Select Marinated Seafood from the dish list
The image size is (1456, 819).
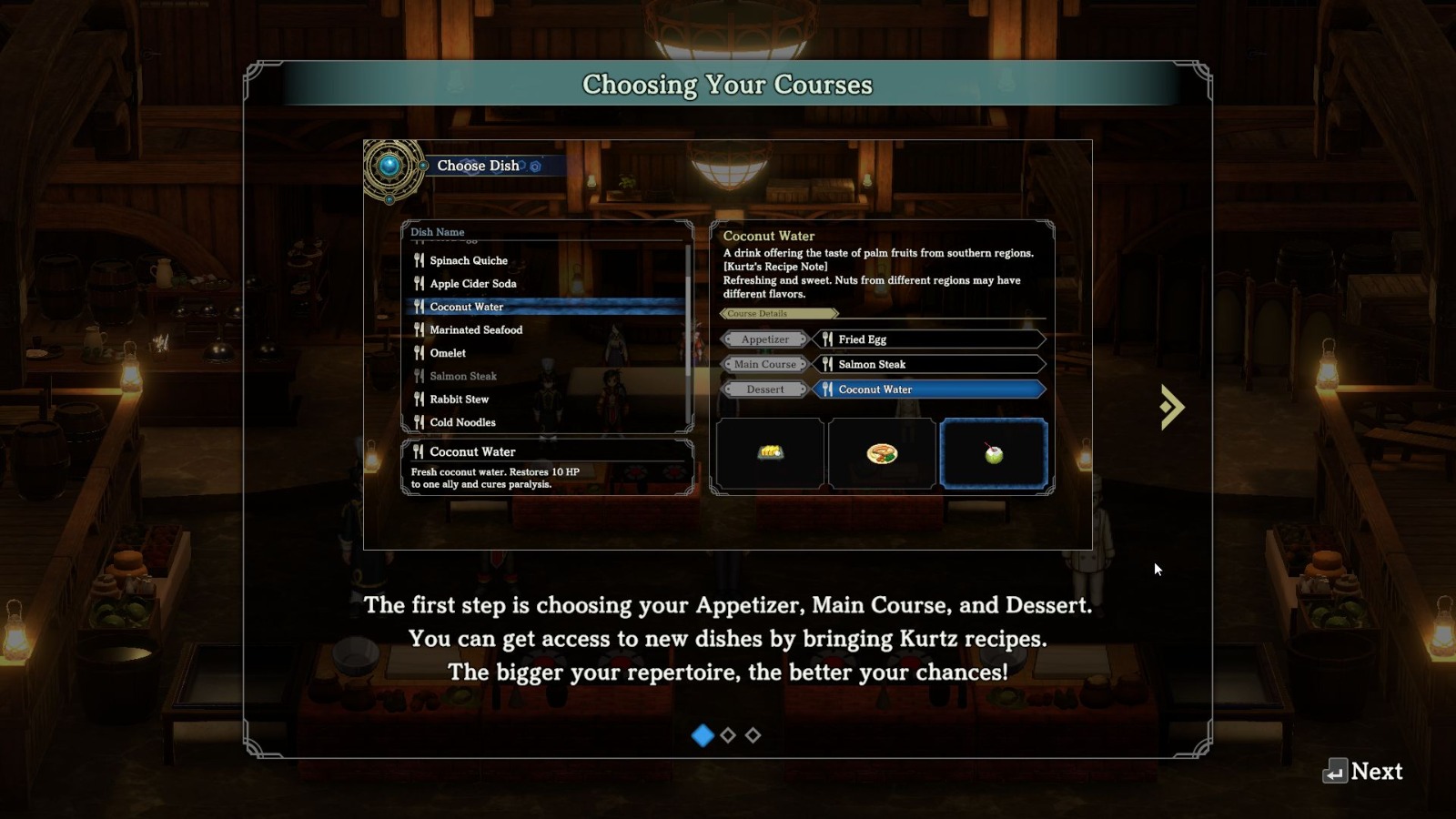(477, 329)
